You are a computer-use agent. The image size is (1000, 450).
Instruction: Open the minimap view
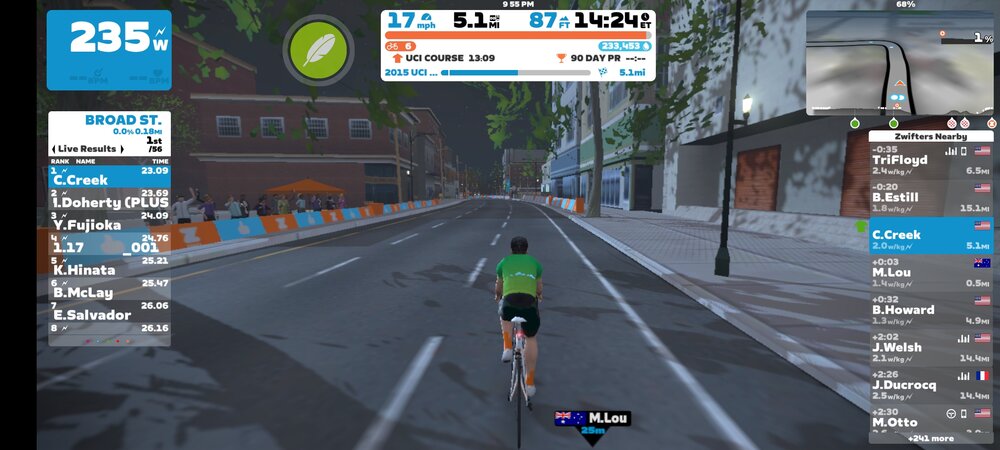tap(900, 62)
